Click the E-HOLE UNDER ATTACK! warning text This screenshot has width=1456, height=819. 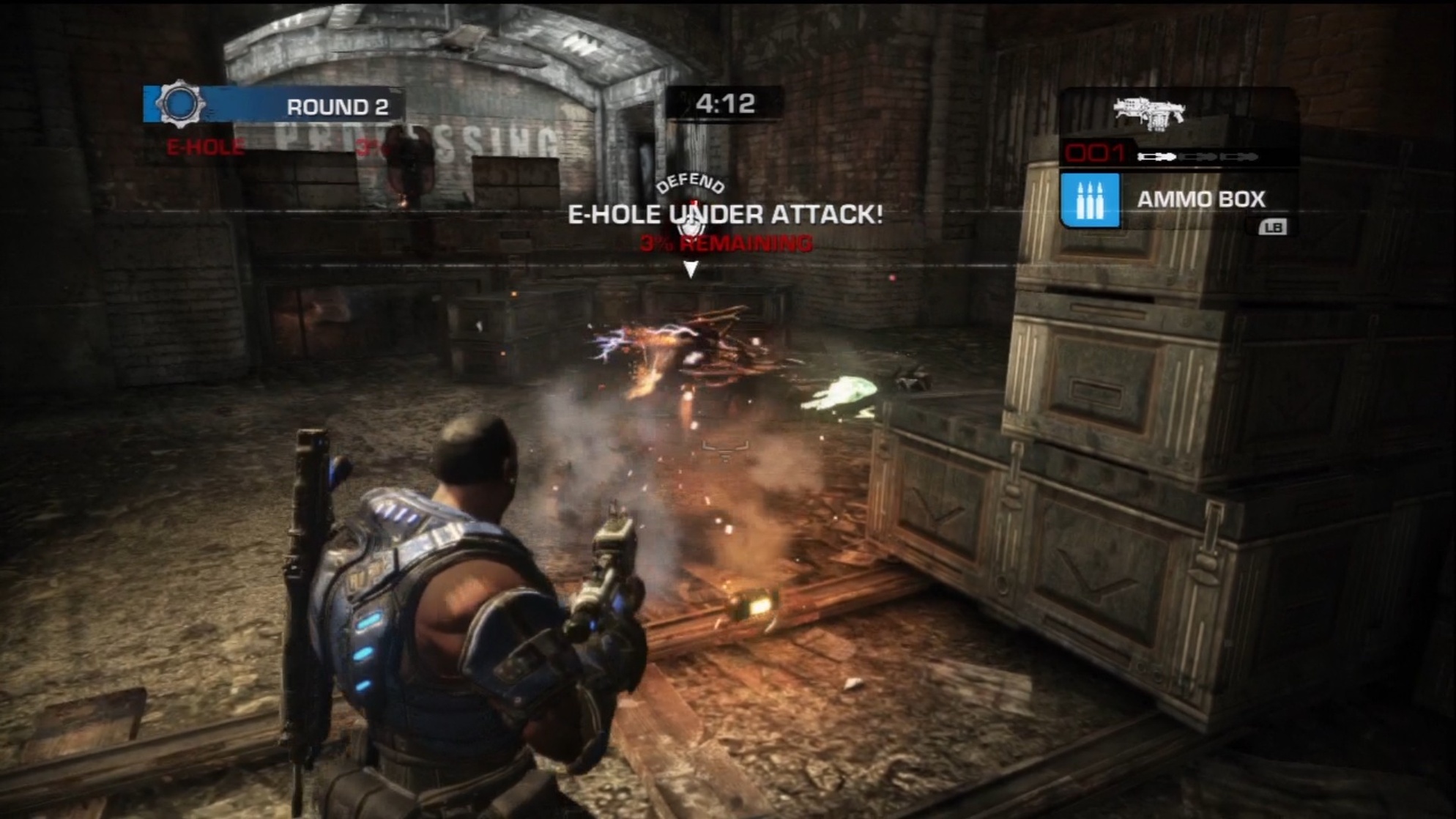point(727,214)
